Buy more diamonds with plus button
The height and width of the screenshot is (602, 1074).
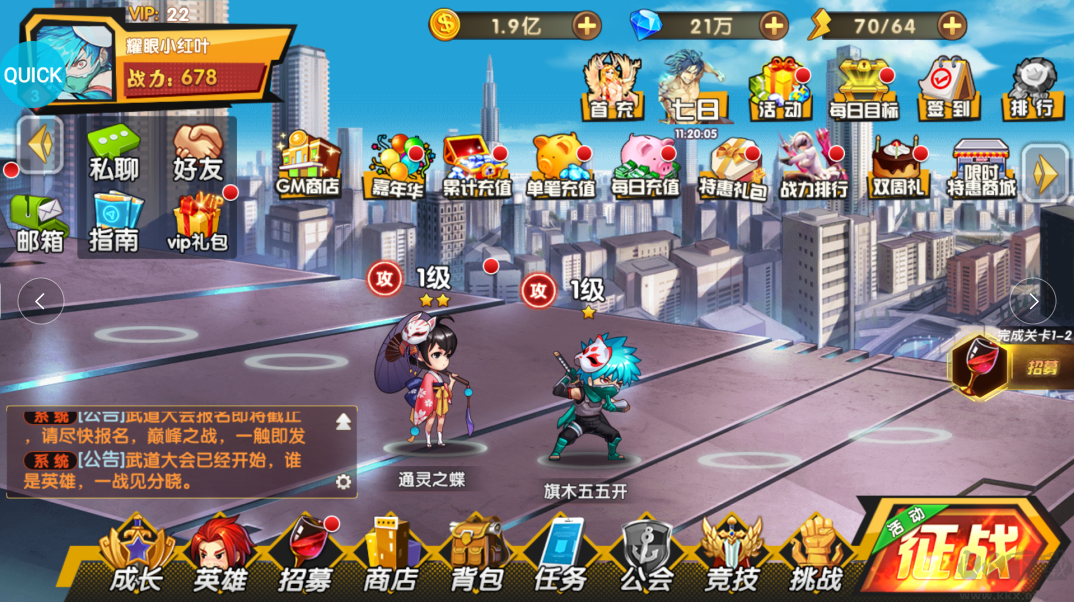(774, 26)
